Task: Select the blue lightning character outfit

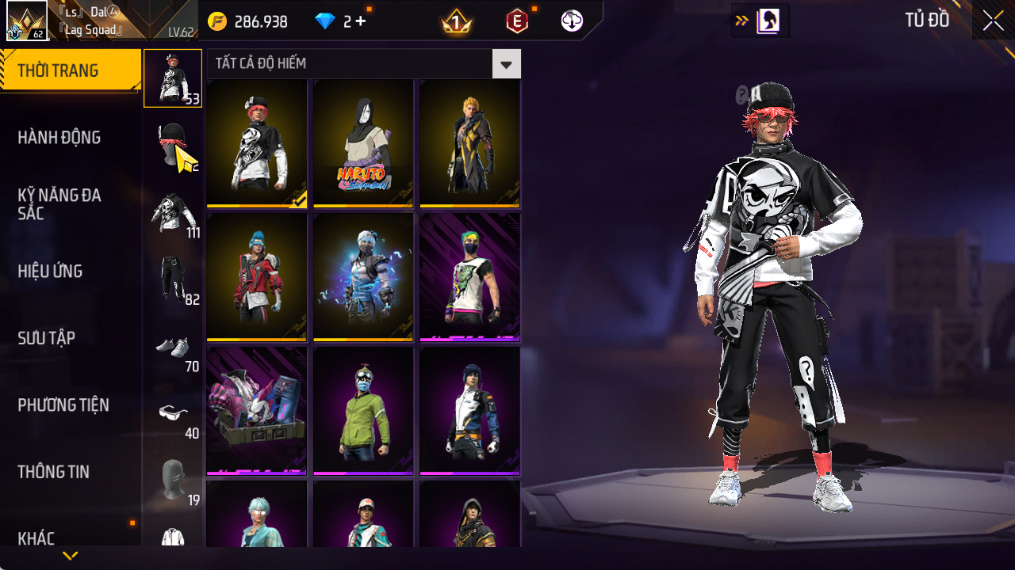Action: point(363,276)
